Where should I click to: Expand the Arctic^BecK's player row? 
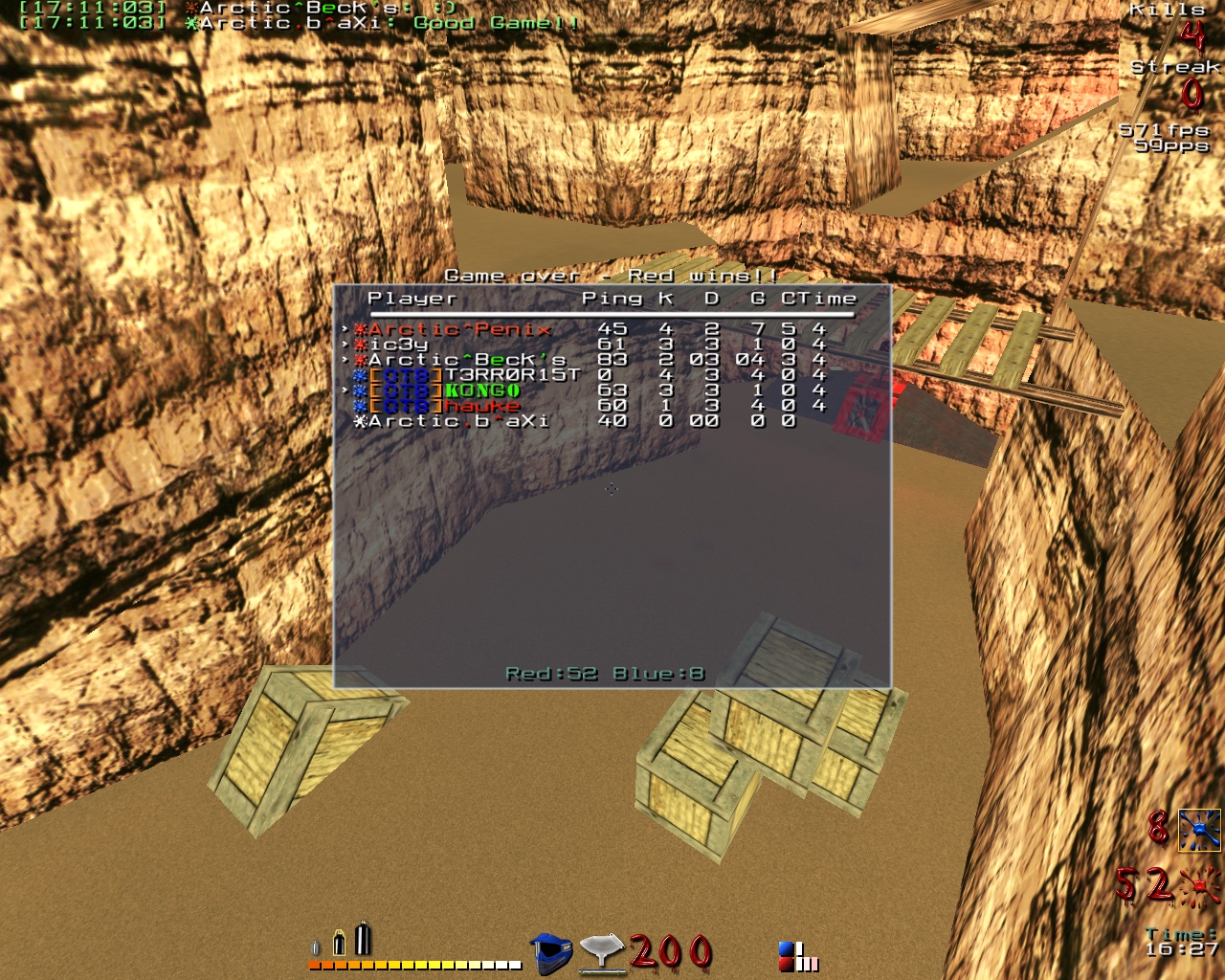[x=346, y=359]
